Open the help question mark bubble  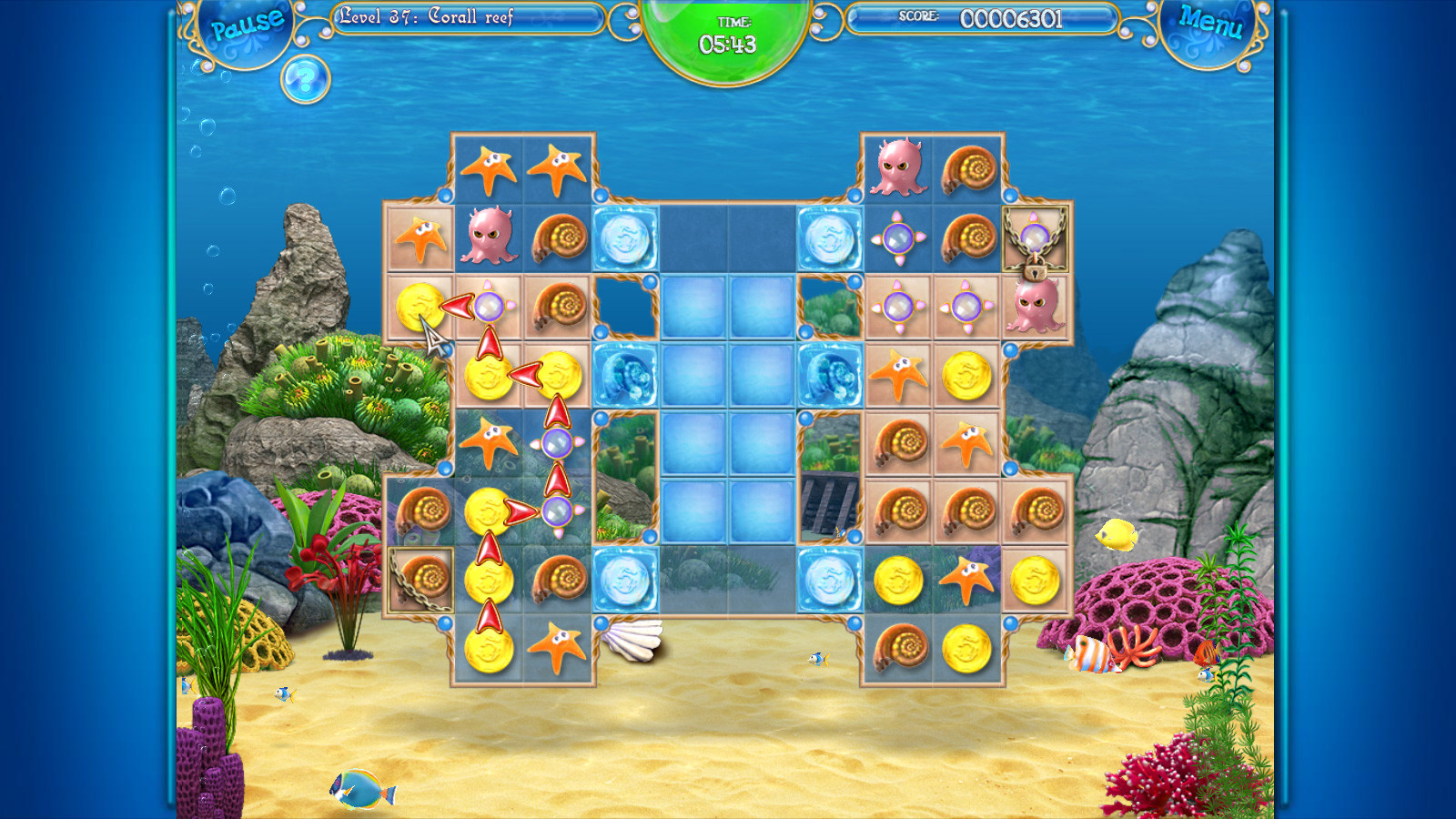tap(305, 80)
